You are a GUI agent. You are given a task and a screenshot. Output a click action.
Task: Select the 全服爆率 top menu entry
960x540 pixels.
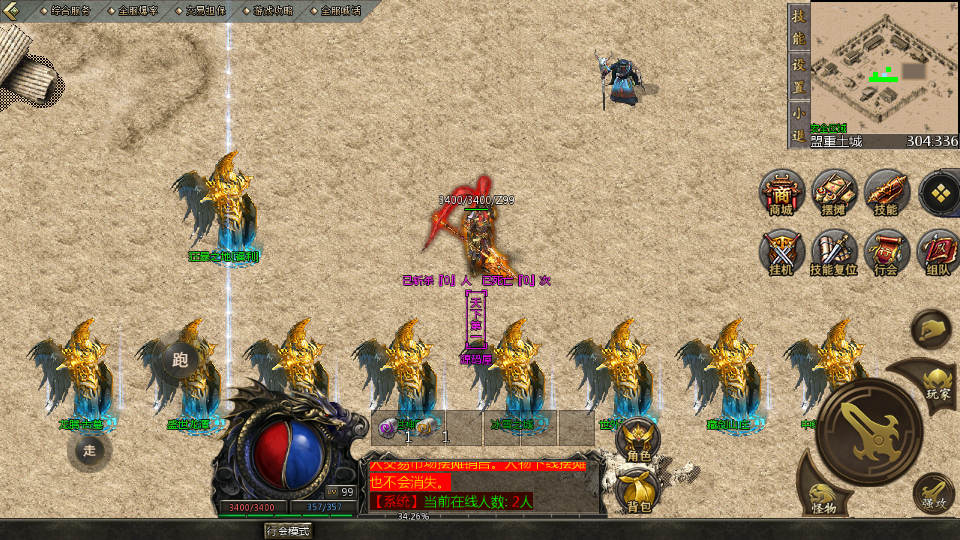pos(137,10)
